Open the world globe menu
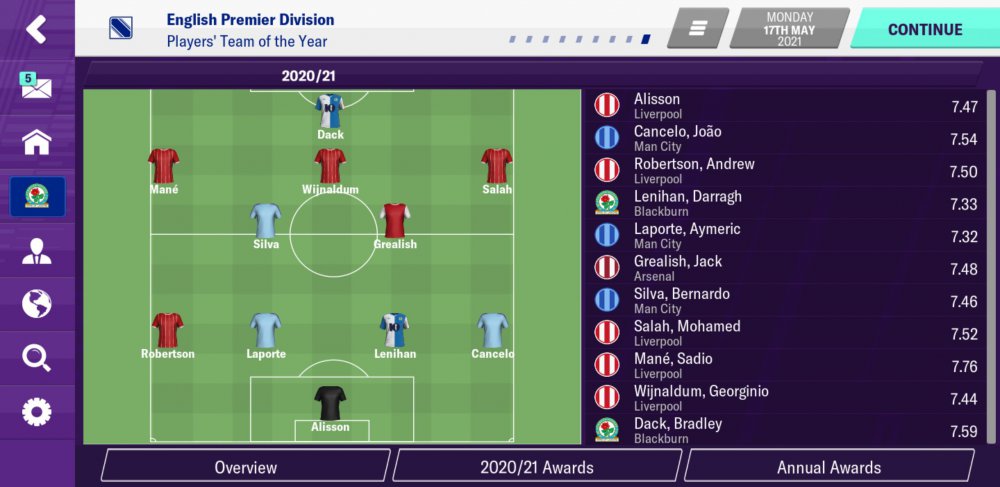The image size is (1000, 487). [36, 303]
